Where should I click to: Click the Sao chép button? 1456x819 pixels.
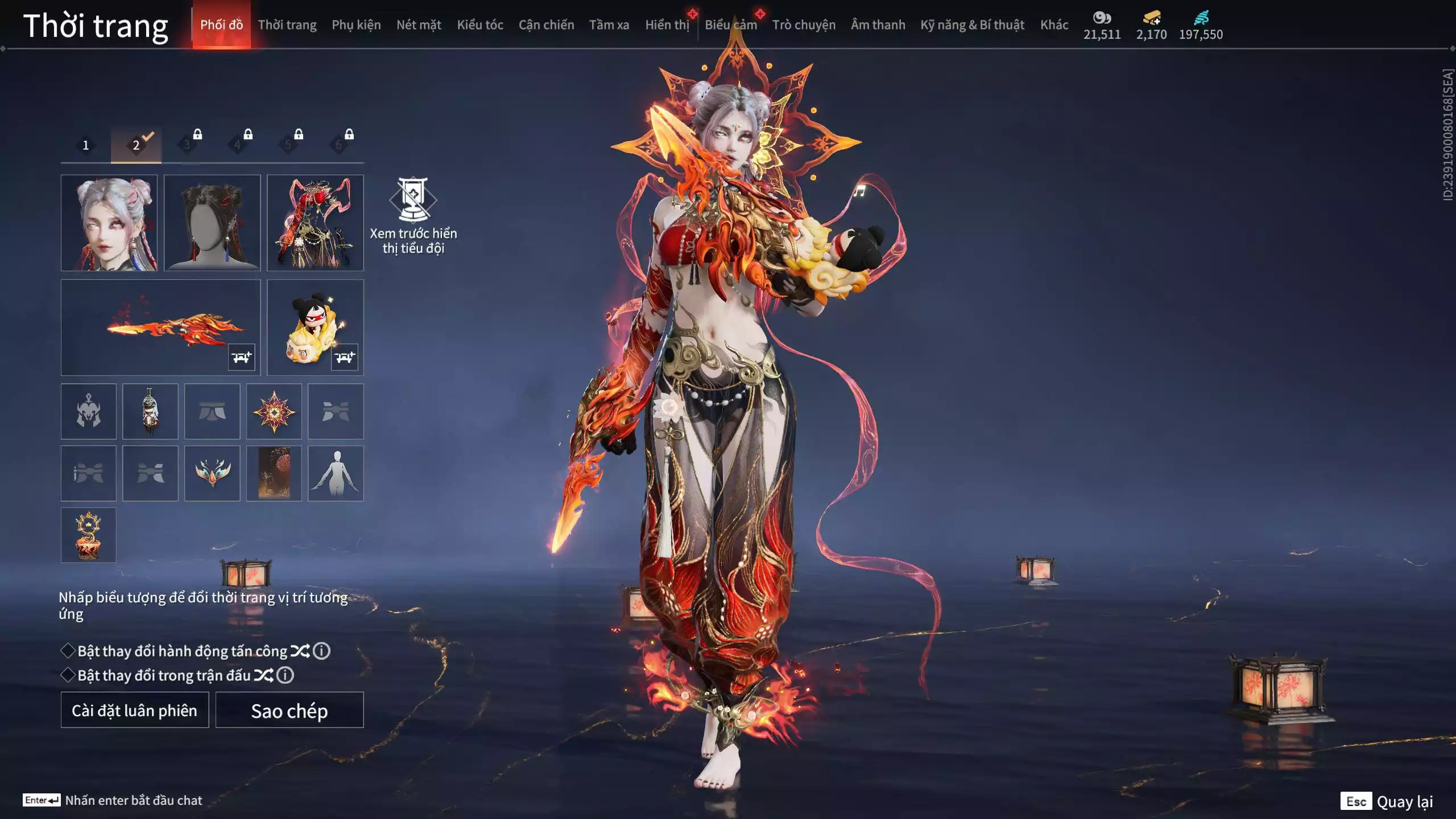tap(289, 710)
